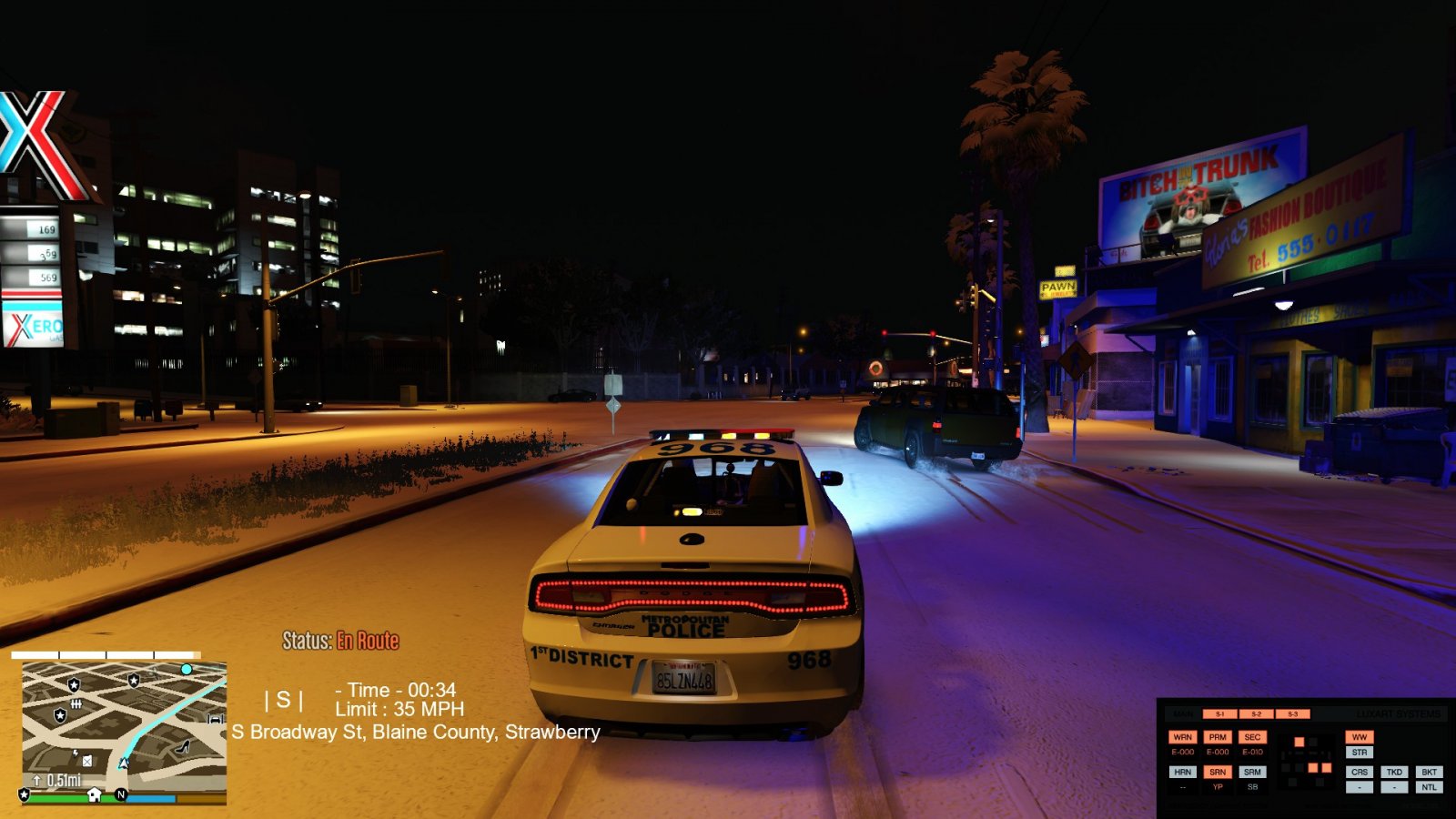The image size is (1456, 819).
Task: Click the SRM siren mode button
Action: [1252, 772]
